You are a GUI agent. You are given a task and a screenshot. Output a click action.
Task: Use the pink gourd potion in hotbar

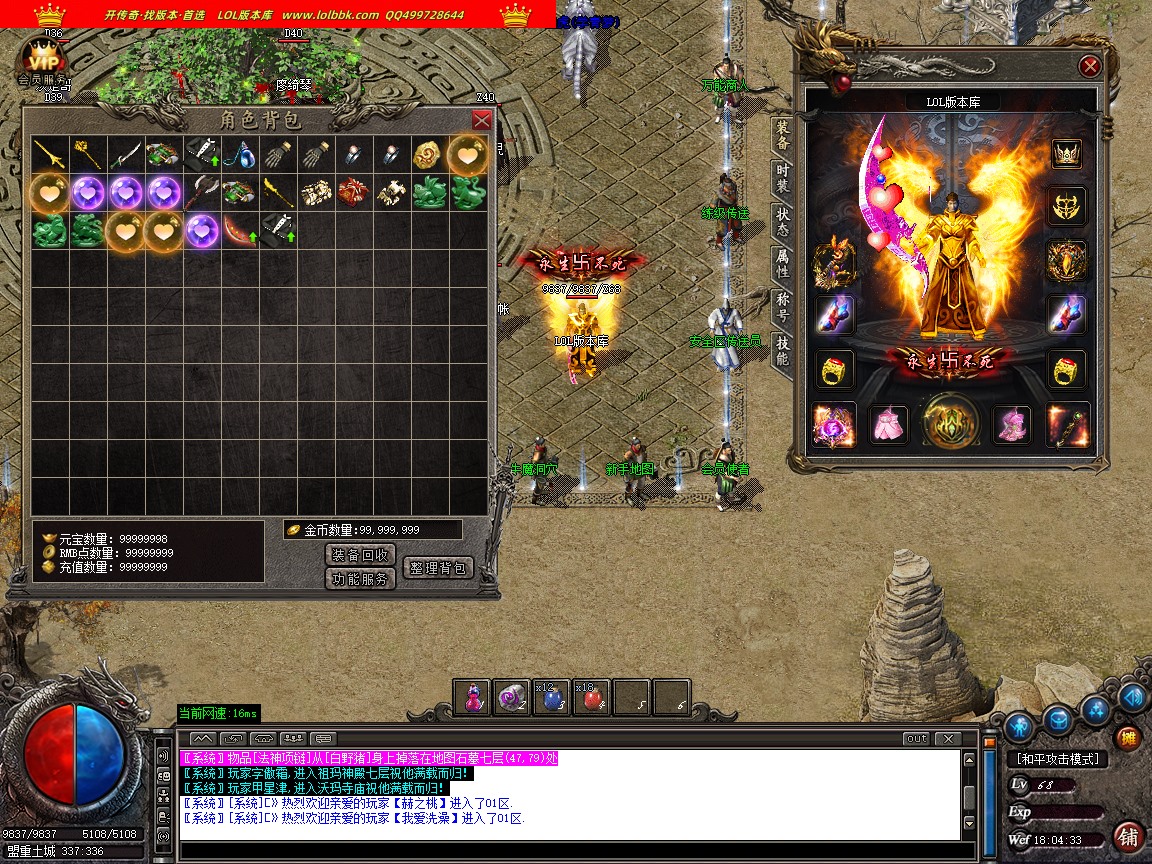click(x=472, y=698)
